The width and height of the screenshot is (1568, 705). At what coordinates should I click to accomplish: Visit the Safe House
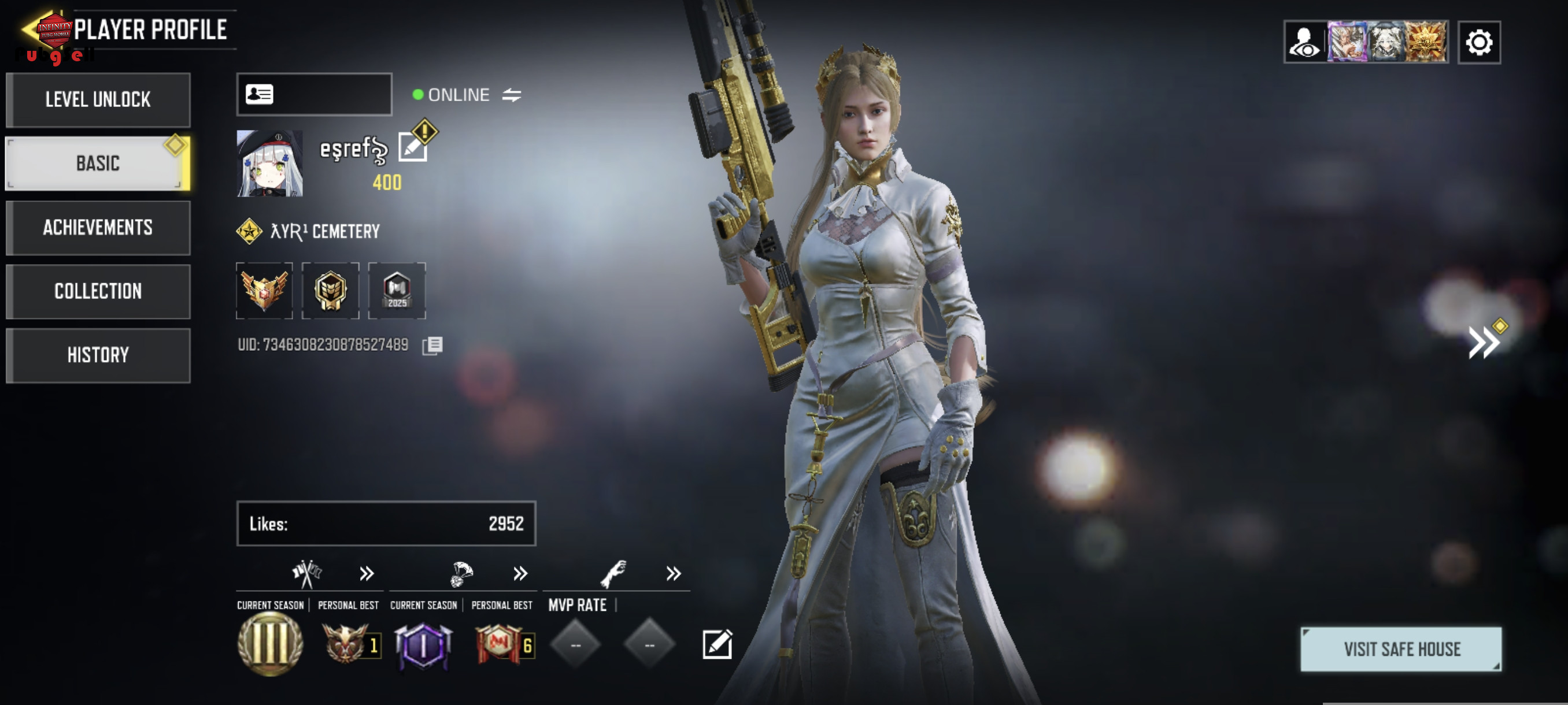[1400, 649]
